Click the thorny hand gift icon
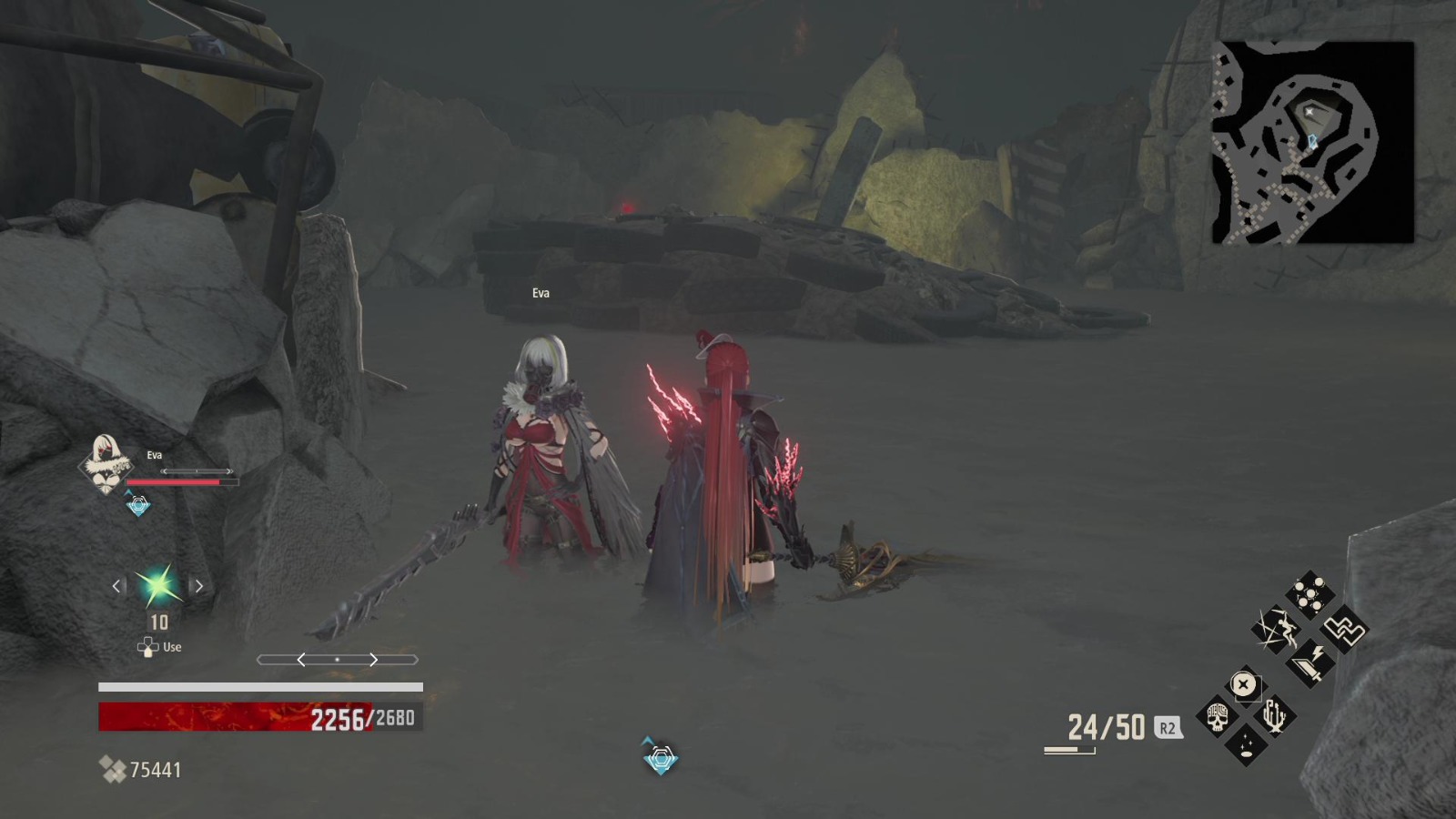This screenshot has width=1456, height=819. coord(1275,715)
